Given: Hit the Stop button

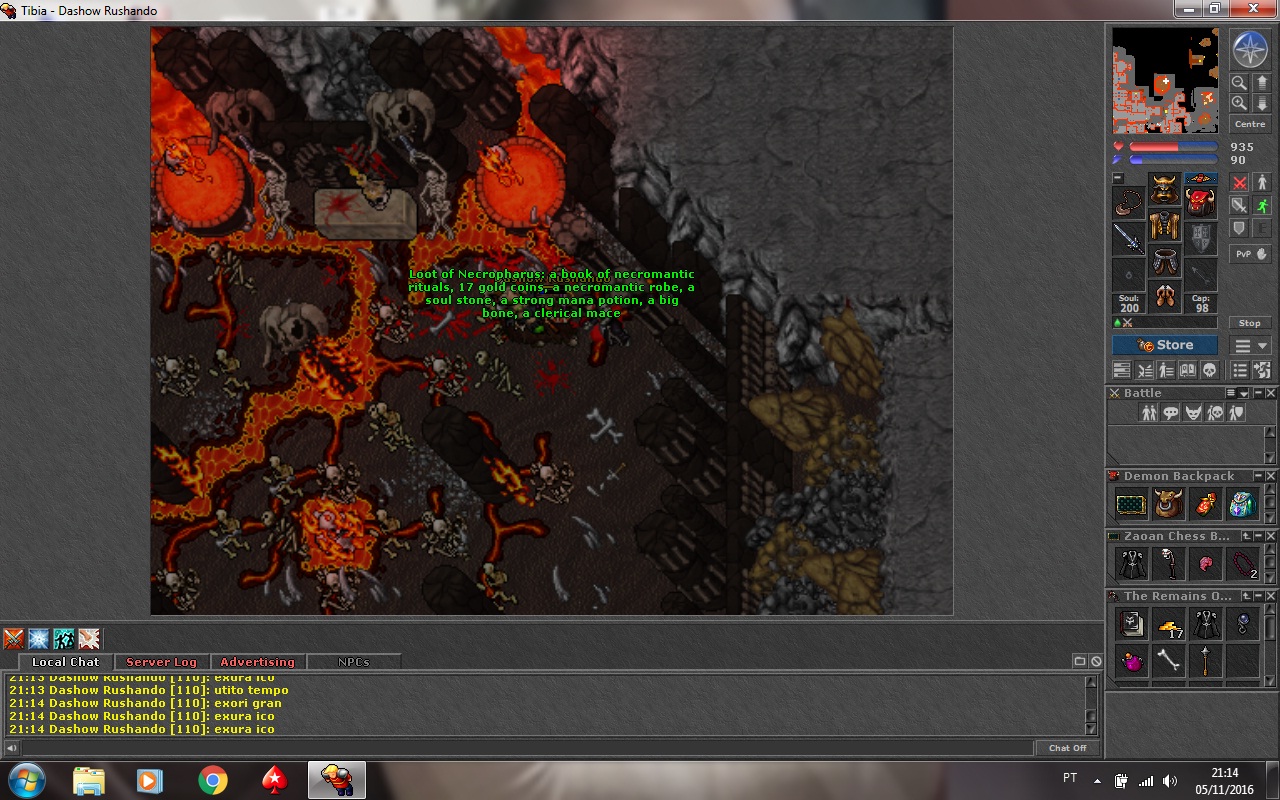Looking at the screenshot, I should click(1250, 323).
